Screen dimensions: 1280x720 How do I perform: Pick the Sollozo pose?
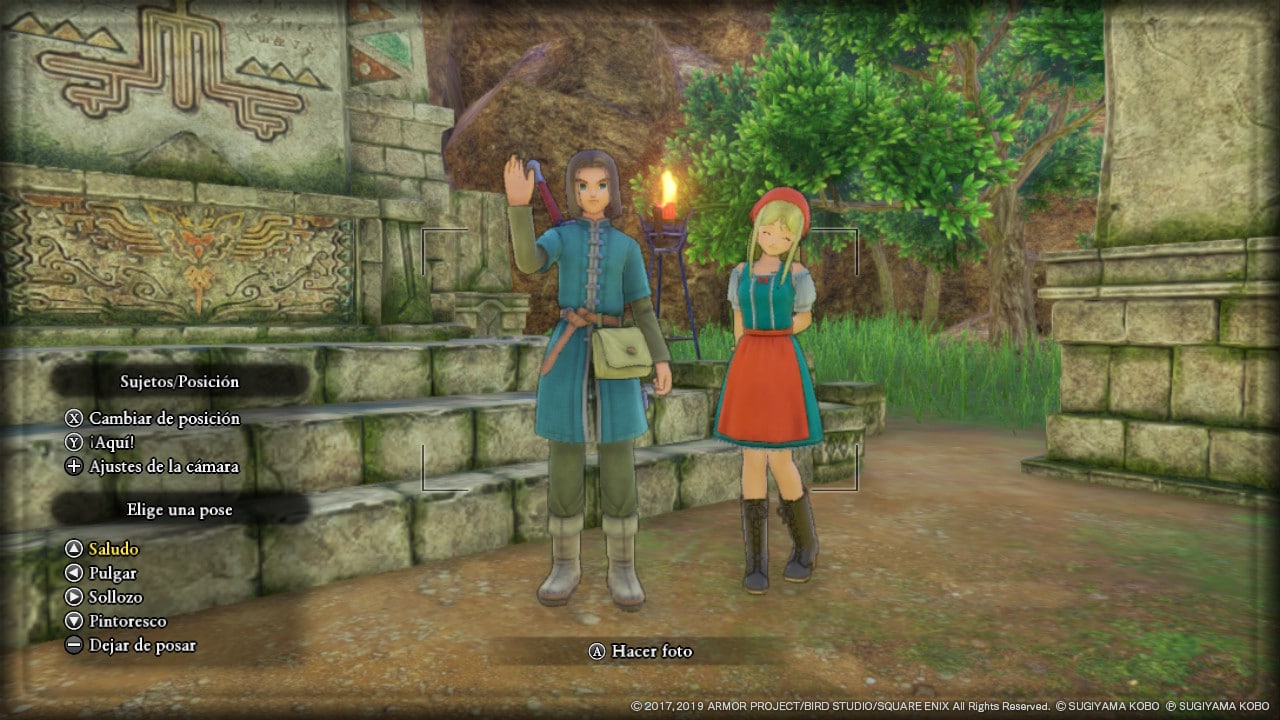[x=115, y=597]
